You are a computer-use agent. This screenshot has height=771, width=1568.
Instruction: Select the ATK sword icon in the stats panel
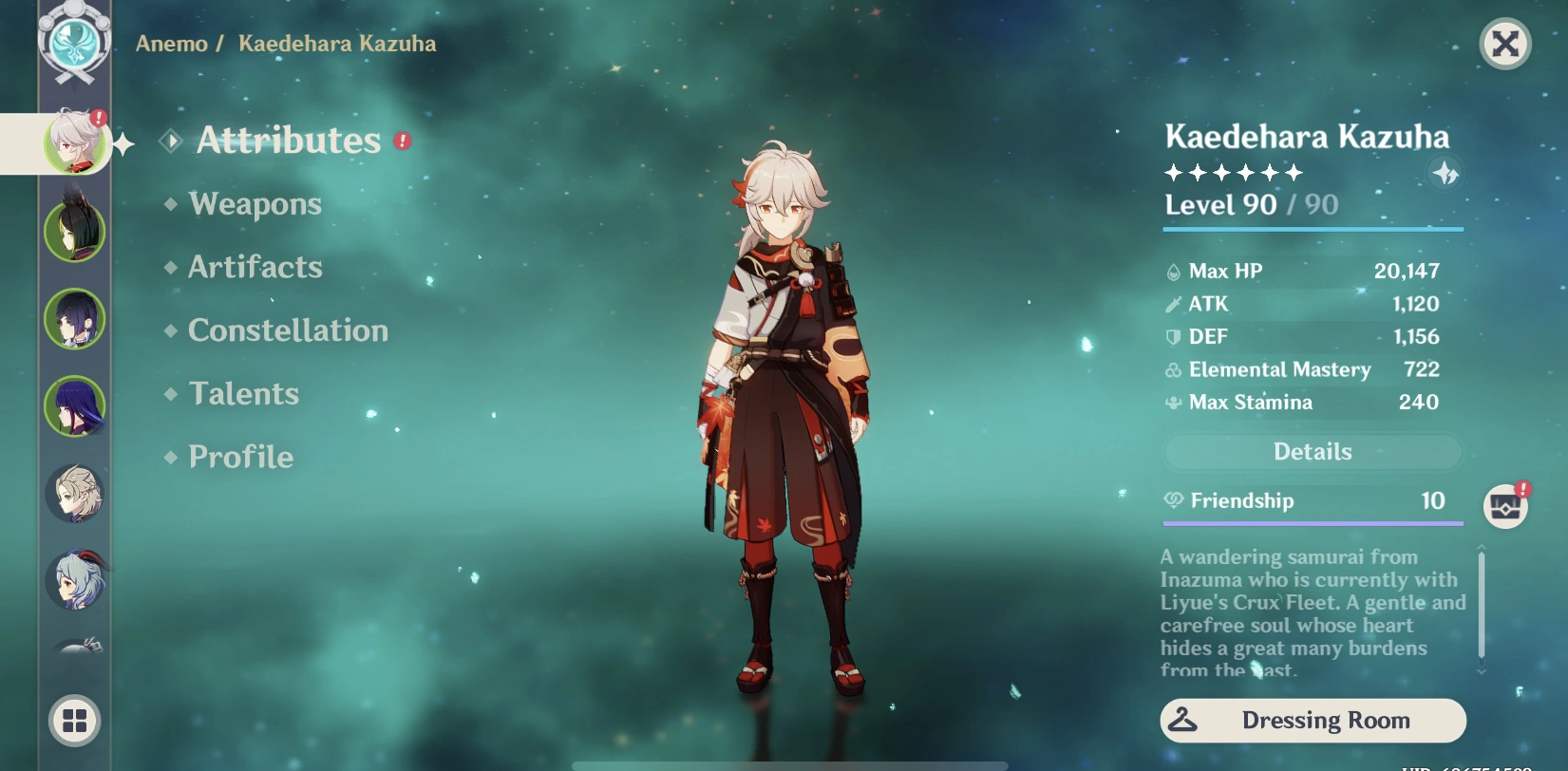click(1174, 304)
